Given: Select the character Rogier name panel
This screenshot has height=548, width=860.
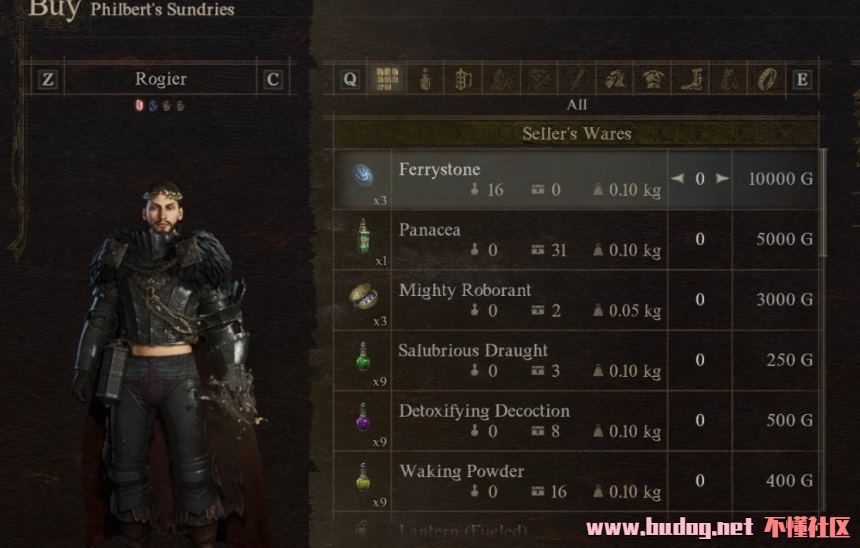Looking at the screenshot, I should pos(160,80).
